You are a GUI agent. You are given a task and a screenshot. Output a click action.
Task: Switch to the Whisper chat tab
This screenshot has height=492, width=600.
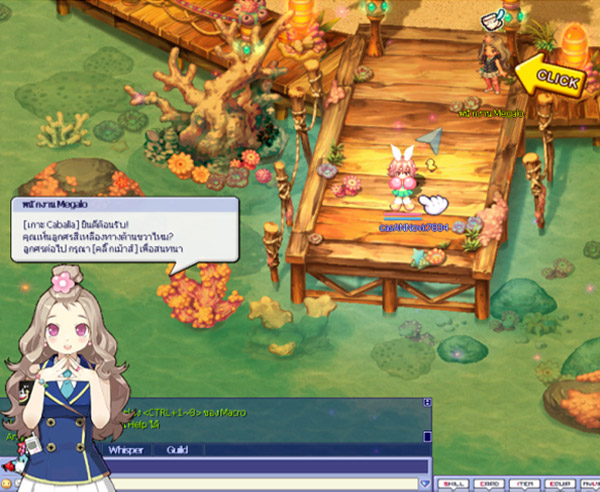point(125,451)
